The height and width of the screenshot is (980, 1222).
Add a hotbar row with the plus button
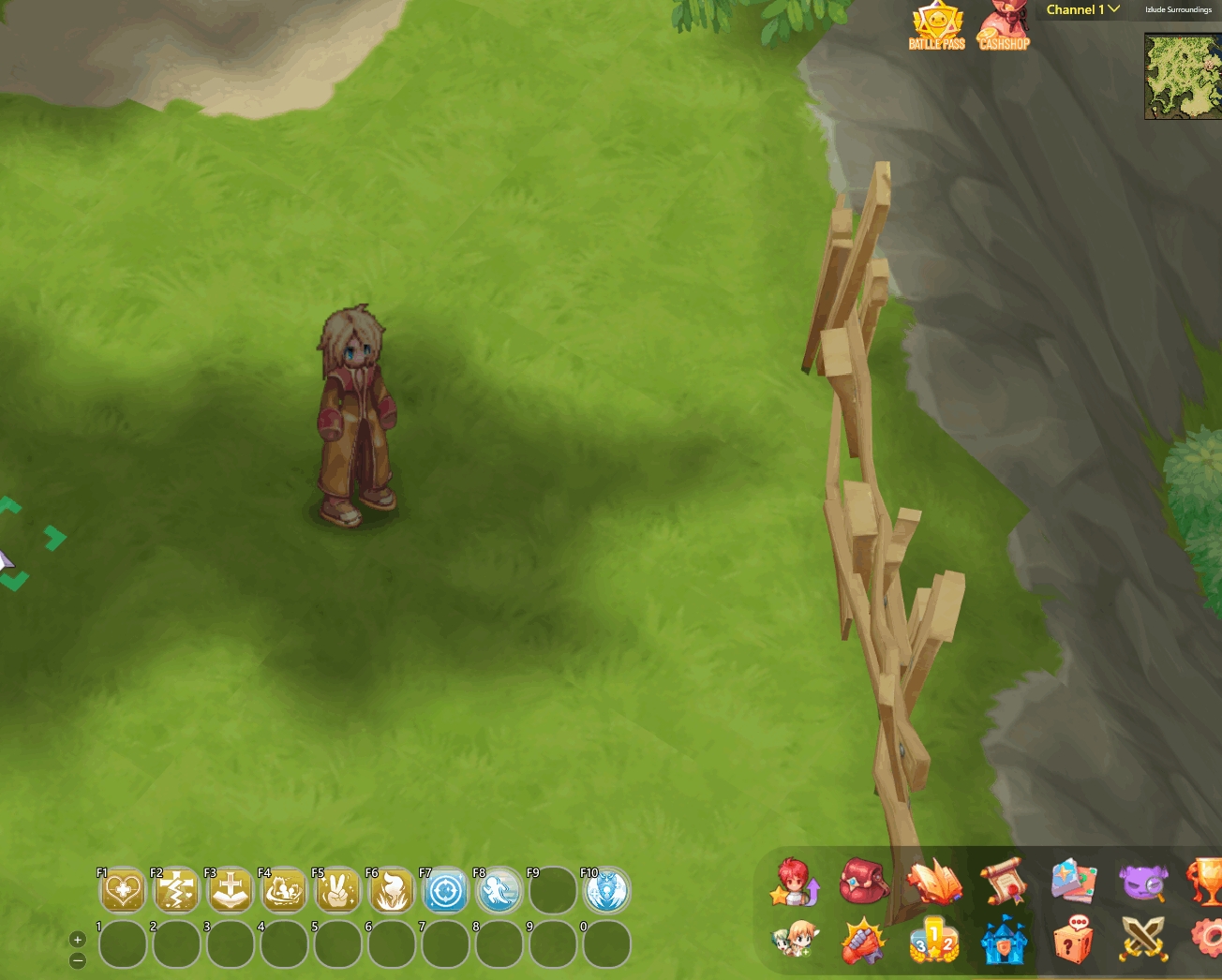(x=78, y=940)
